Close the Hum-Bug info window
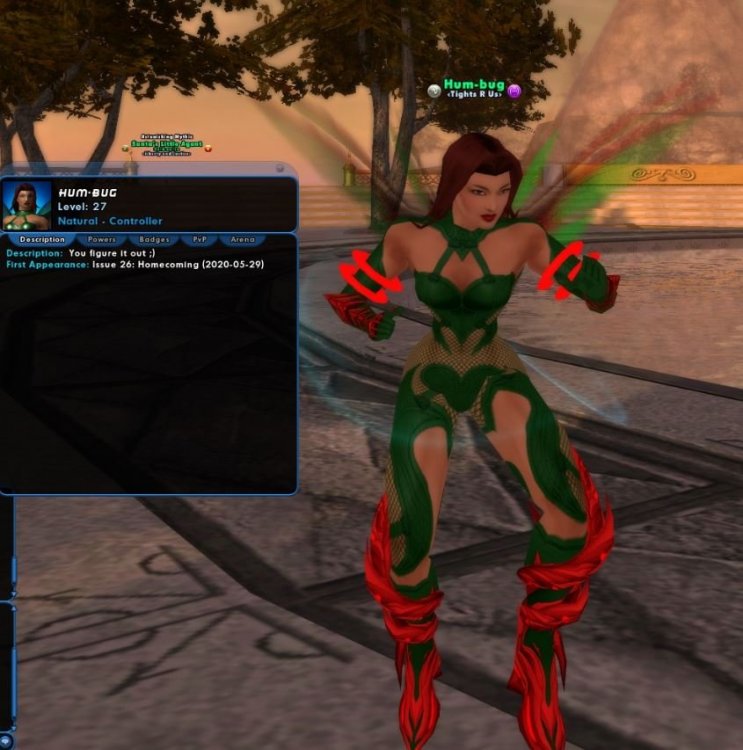The width and height of the screenshot is (743, 750). [x=279, y=169]
